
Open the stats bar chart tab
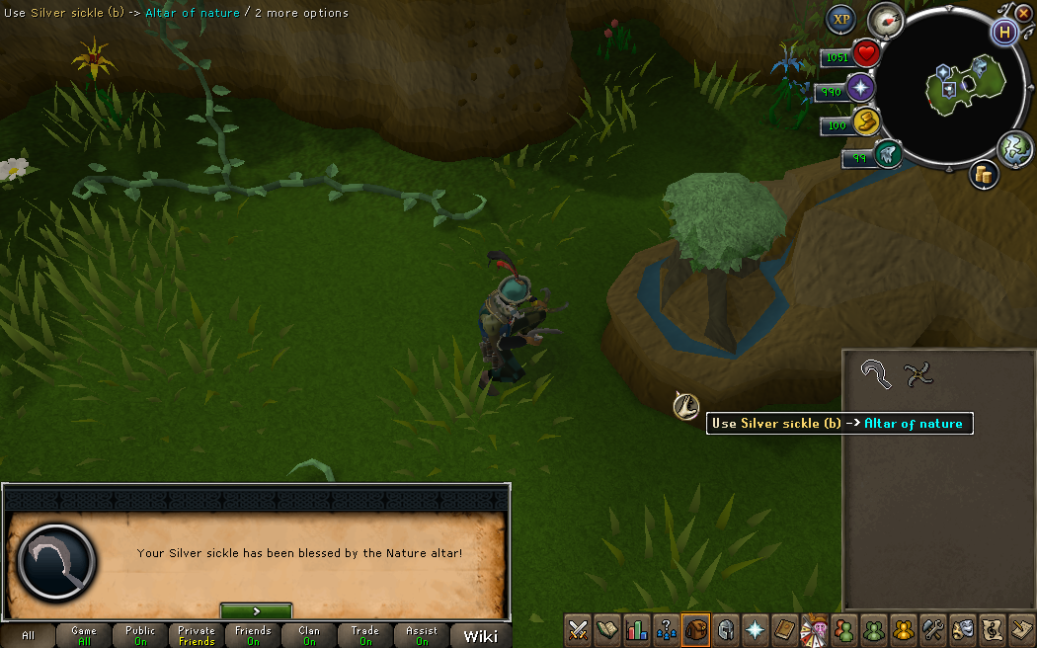pos(636,630)
